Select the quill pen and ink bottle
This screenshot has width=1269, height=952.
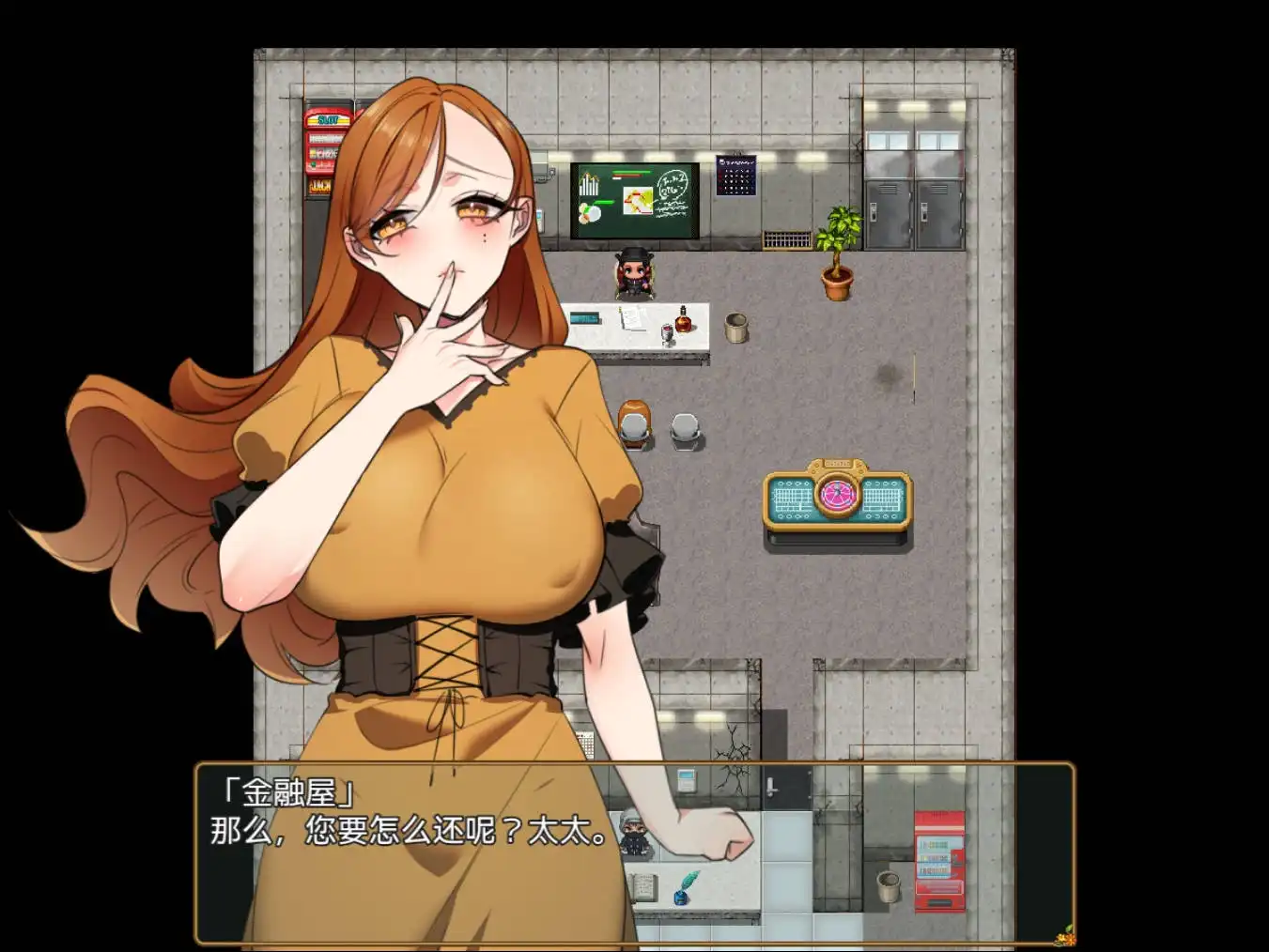[x=681, y=890]
